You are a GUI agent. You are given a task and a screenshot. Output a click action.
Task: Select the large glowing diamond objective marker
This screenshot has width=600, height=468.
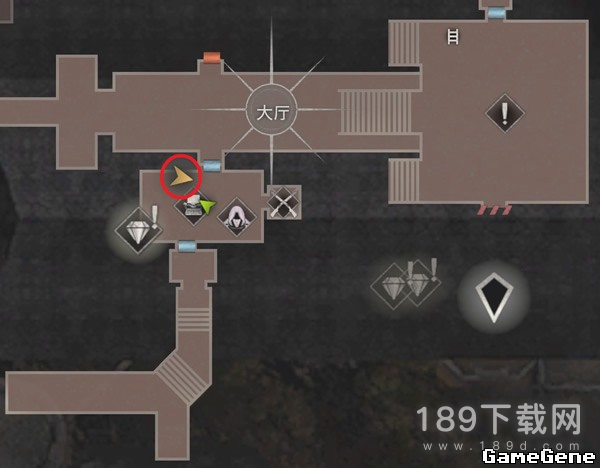(493, 297)
